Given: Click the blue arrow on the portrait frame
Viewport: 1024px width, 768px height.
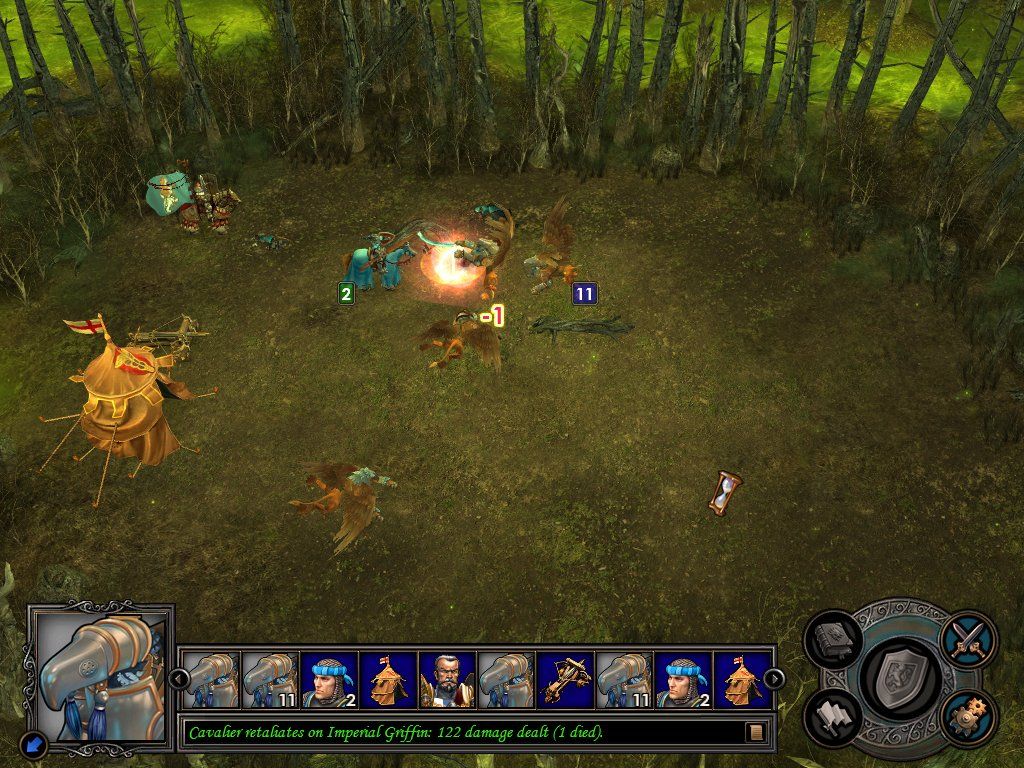Looking at the screenshot, I should [35, 744].
